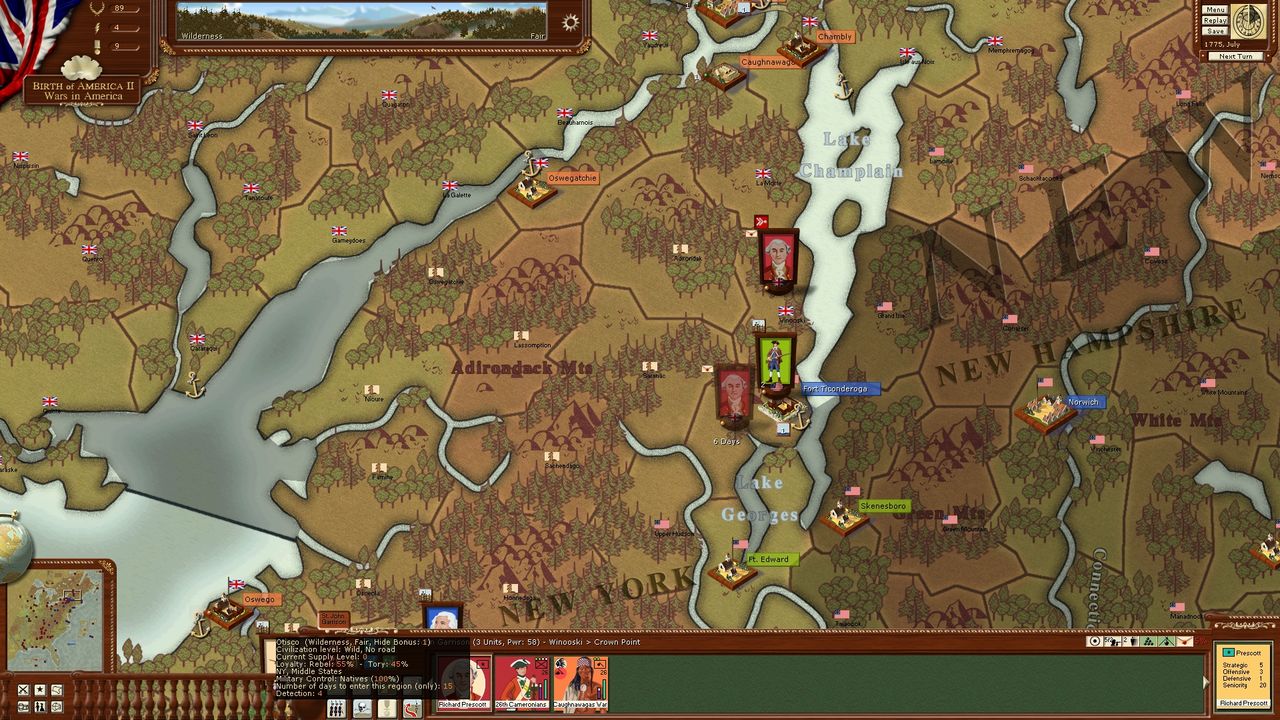Click the Replay button
1280x720 pixels.
(x=1215, y=20)
